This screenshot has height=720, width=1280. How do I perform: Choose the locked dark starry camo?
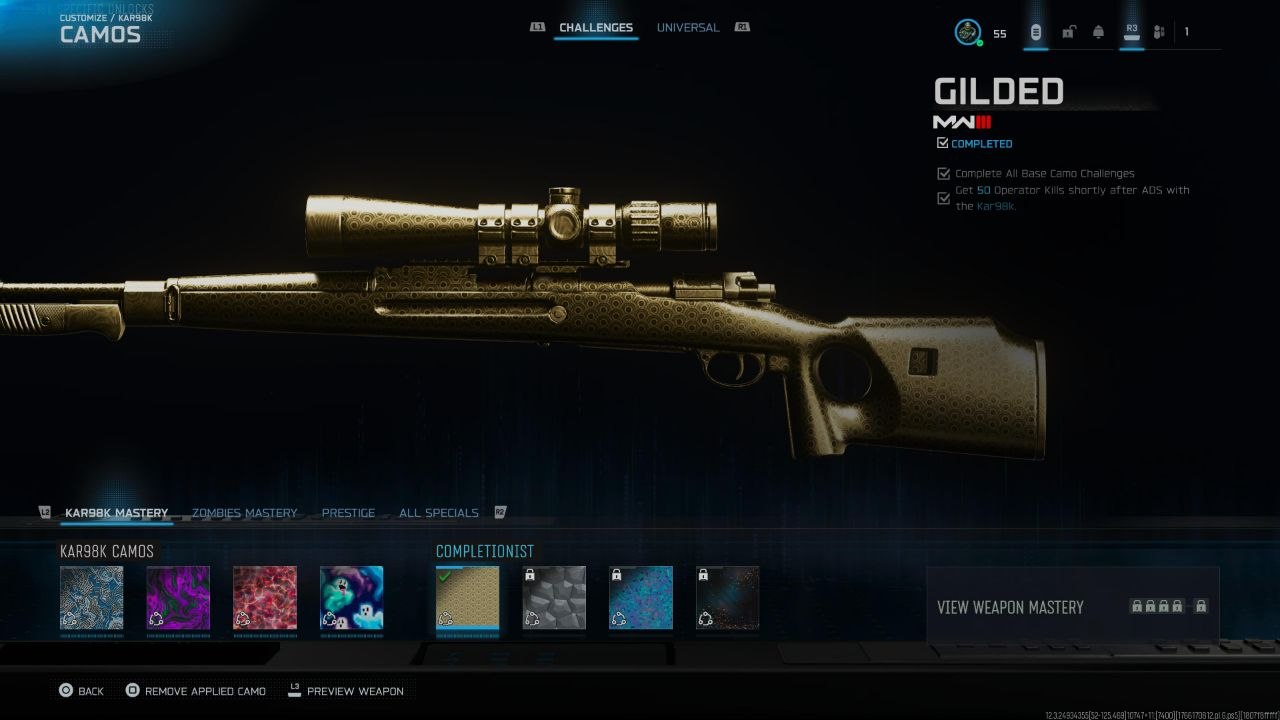coord(727,598)
